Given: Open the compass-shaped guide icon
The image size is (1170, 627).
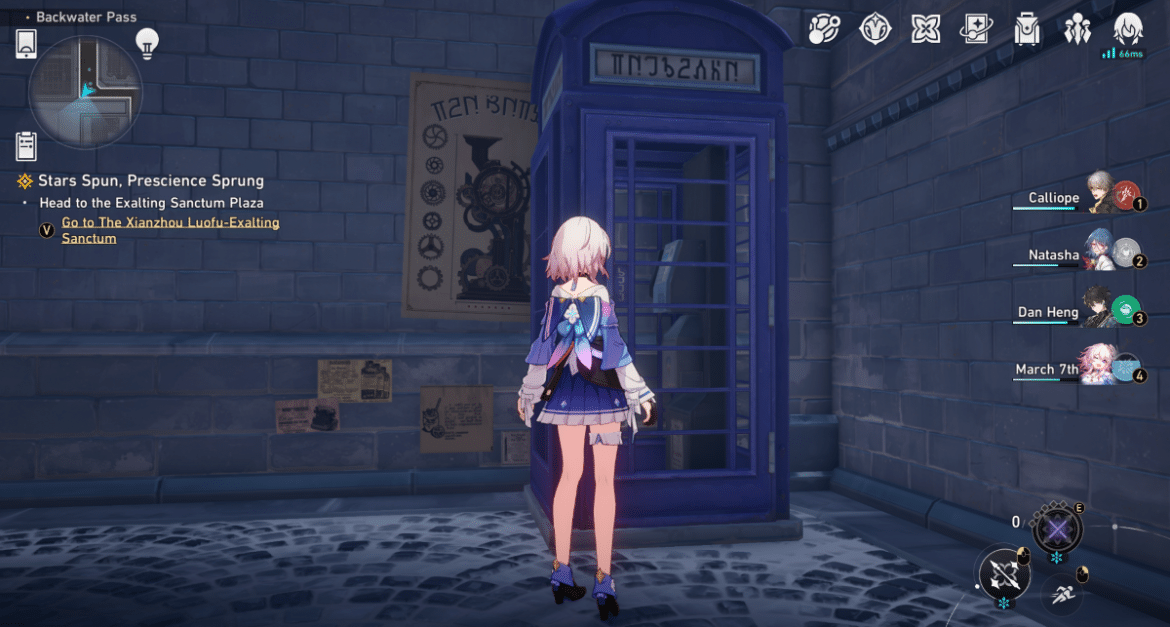Looking at the screenshot, I should (x=875, y=29).
